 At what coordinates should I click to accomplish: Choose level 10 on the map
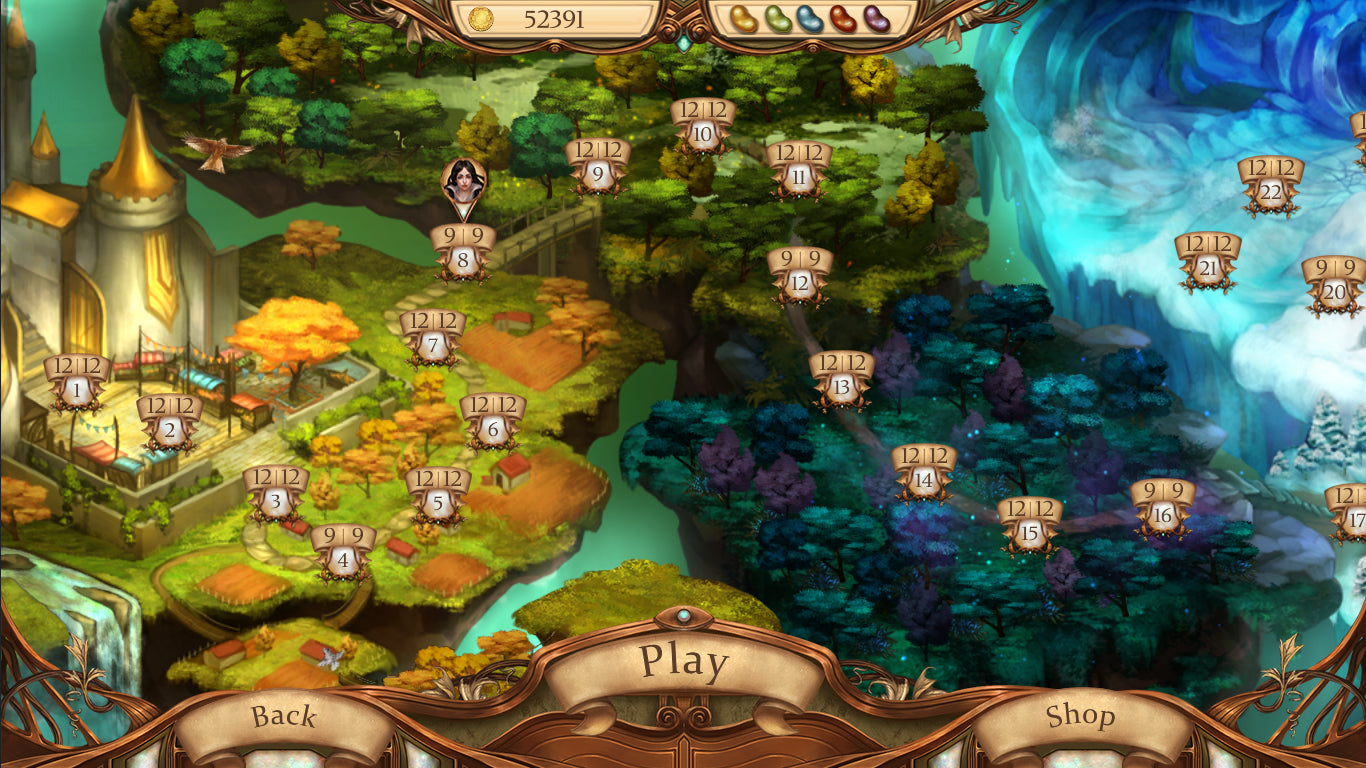(x=702, y=134)
